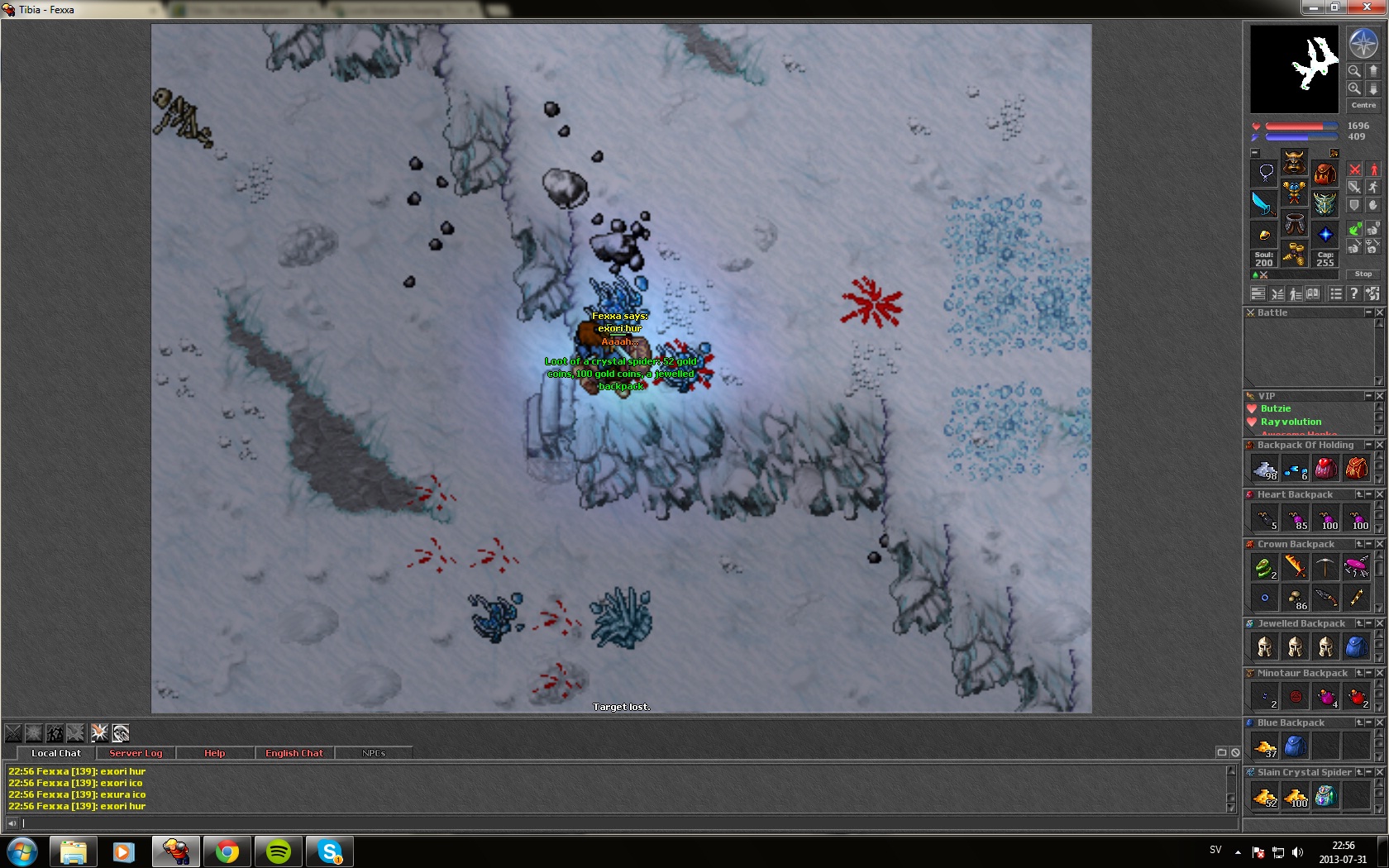Pick the flaming sword in Crown Backpack
Image resolution: width=1389 pixels, height=868 pixels.
pyautogui.click(x=1295, y=566)
